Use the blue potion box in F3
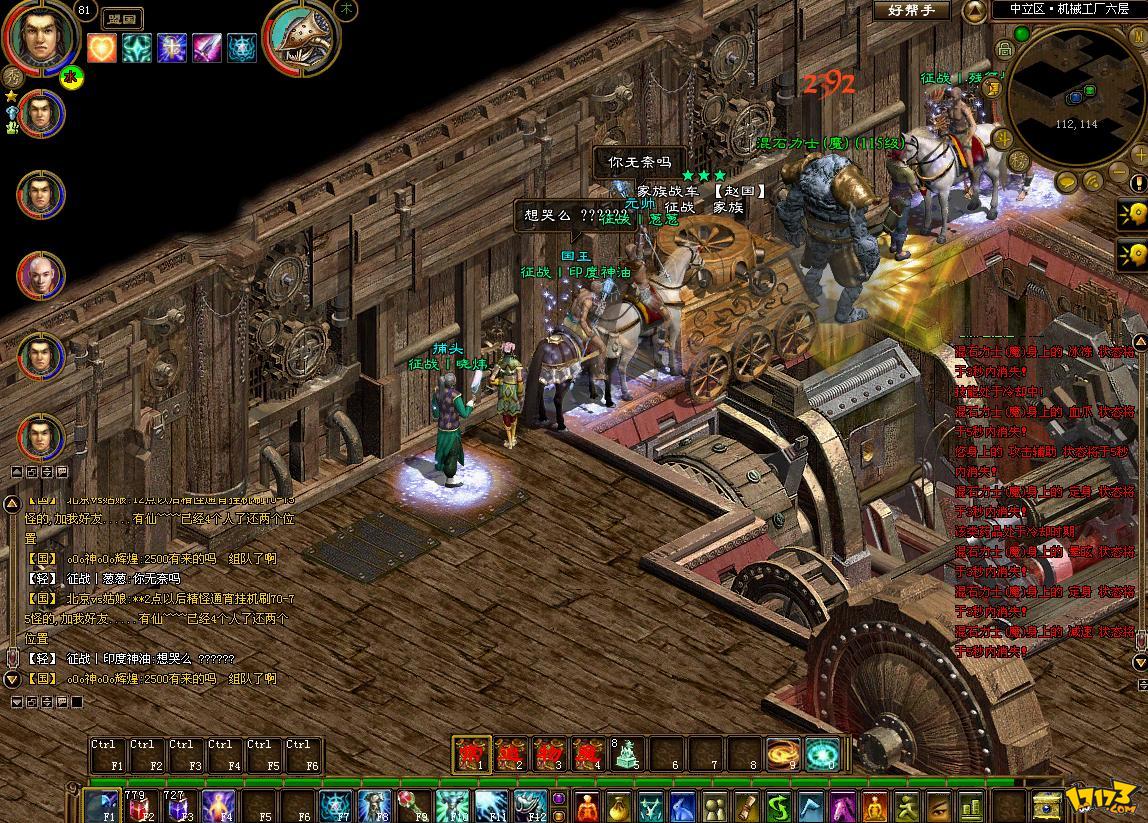The height and width of the screenshot is (823, 1148). 178,806
